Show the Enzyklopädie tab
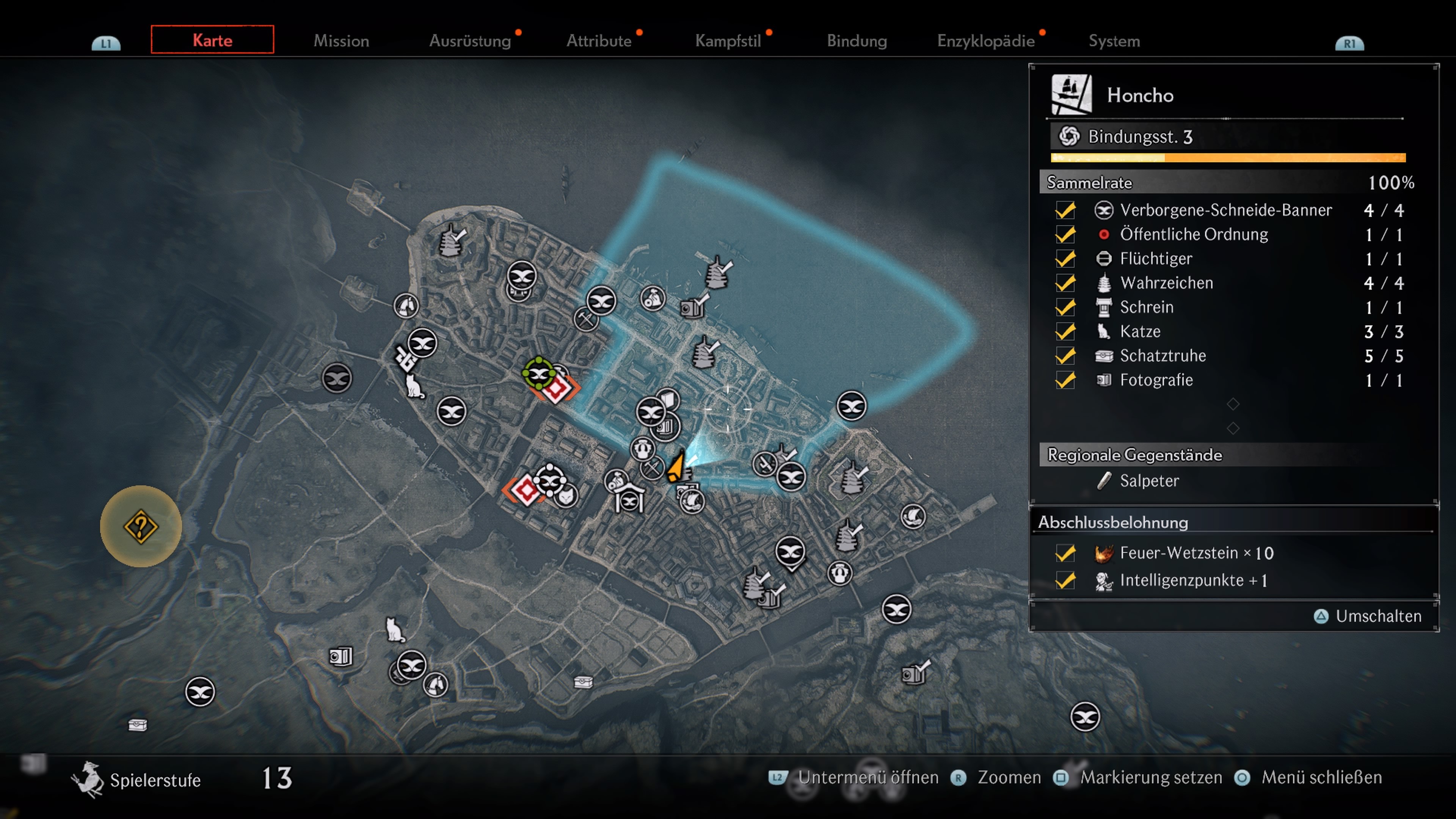The width and height of the screenshot is (1456, 819). tap(986, 41)
